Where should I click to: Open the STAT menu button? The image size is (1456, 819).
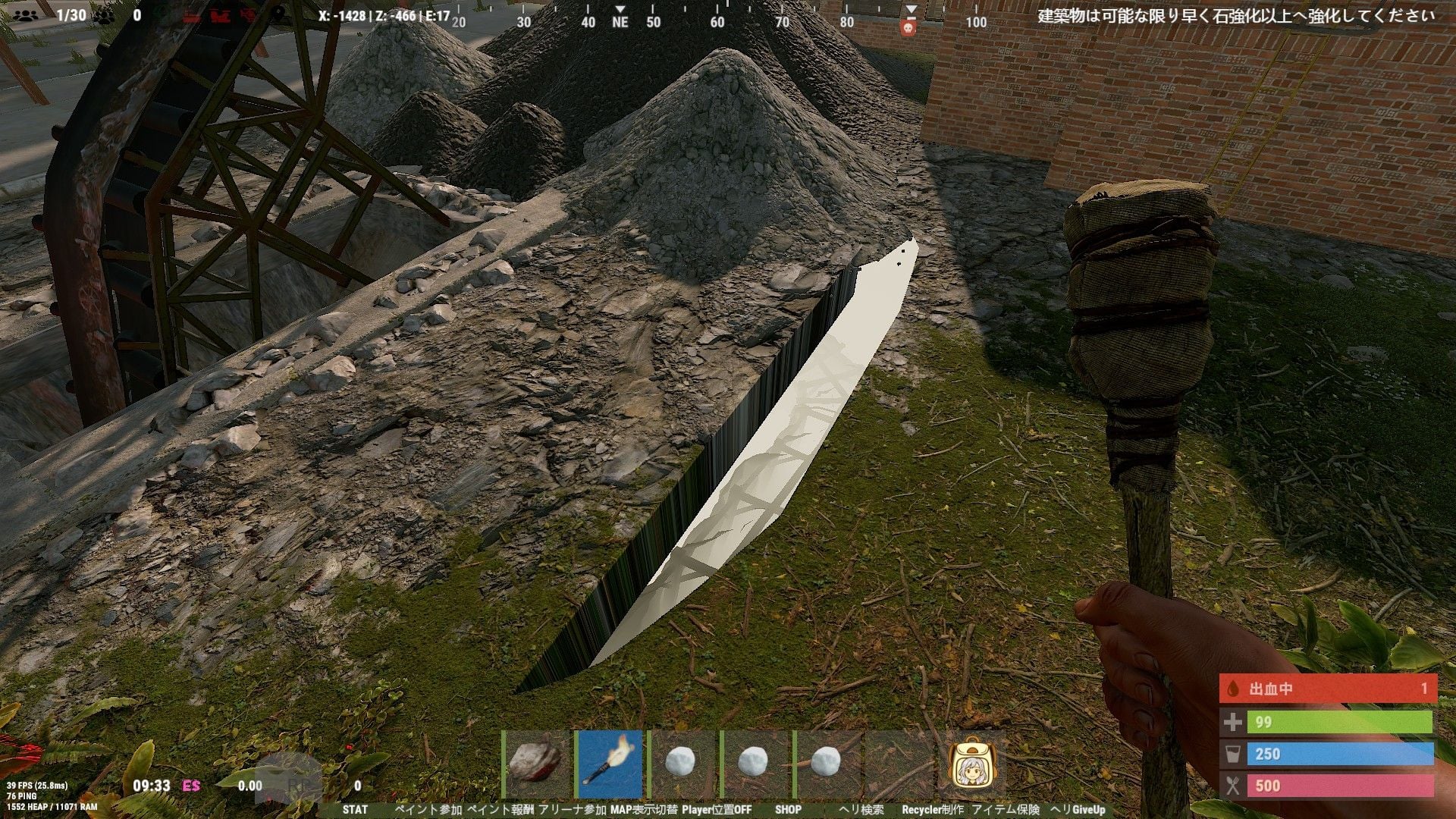click(354, 810)
